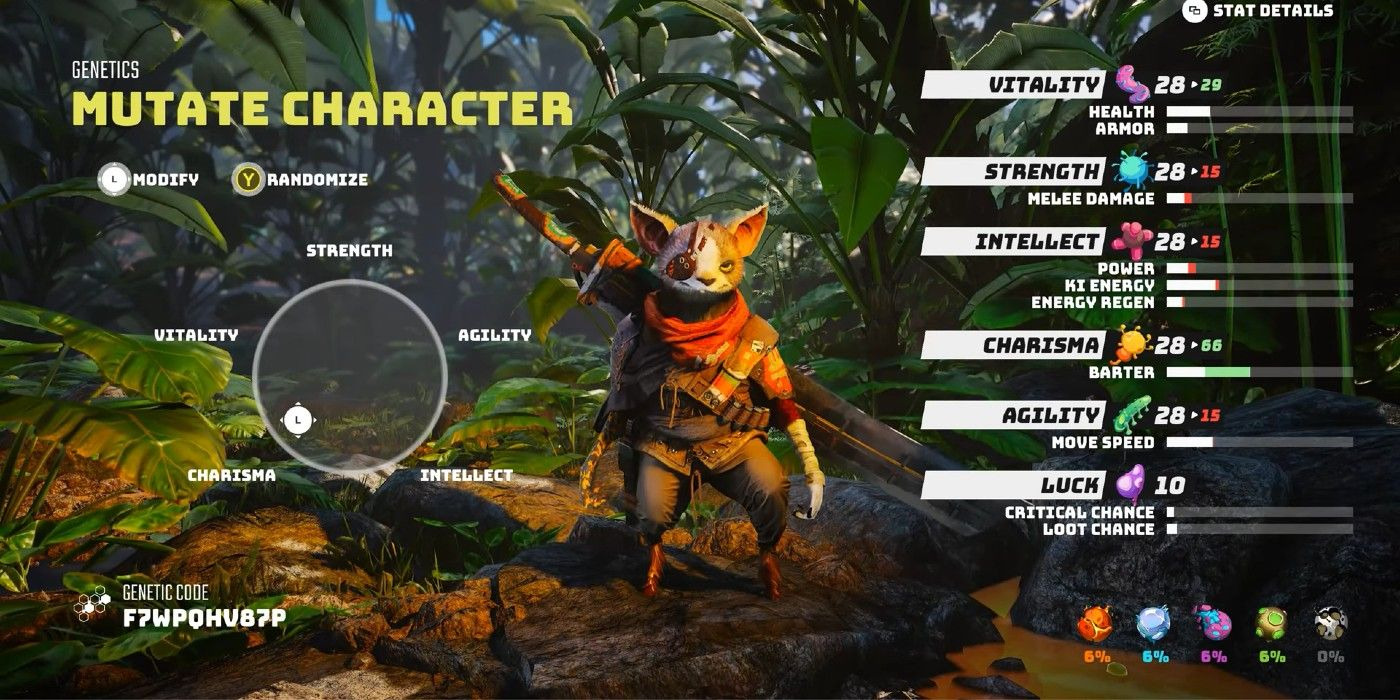Choose the Vitality label beside the mutation wheel

pyautogui.click(x=196, y=335)
